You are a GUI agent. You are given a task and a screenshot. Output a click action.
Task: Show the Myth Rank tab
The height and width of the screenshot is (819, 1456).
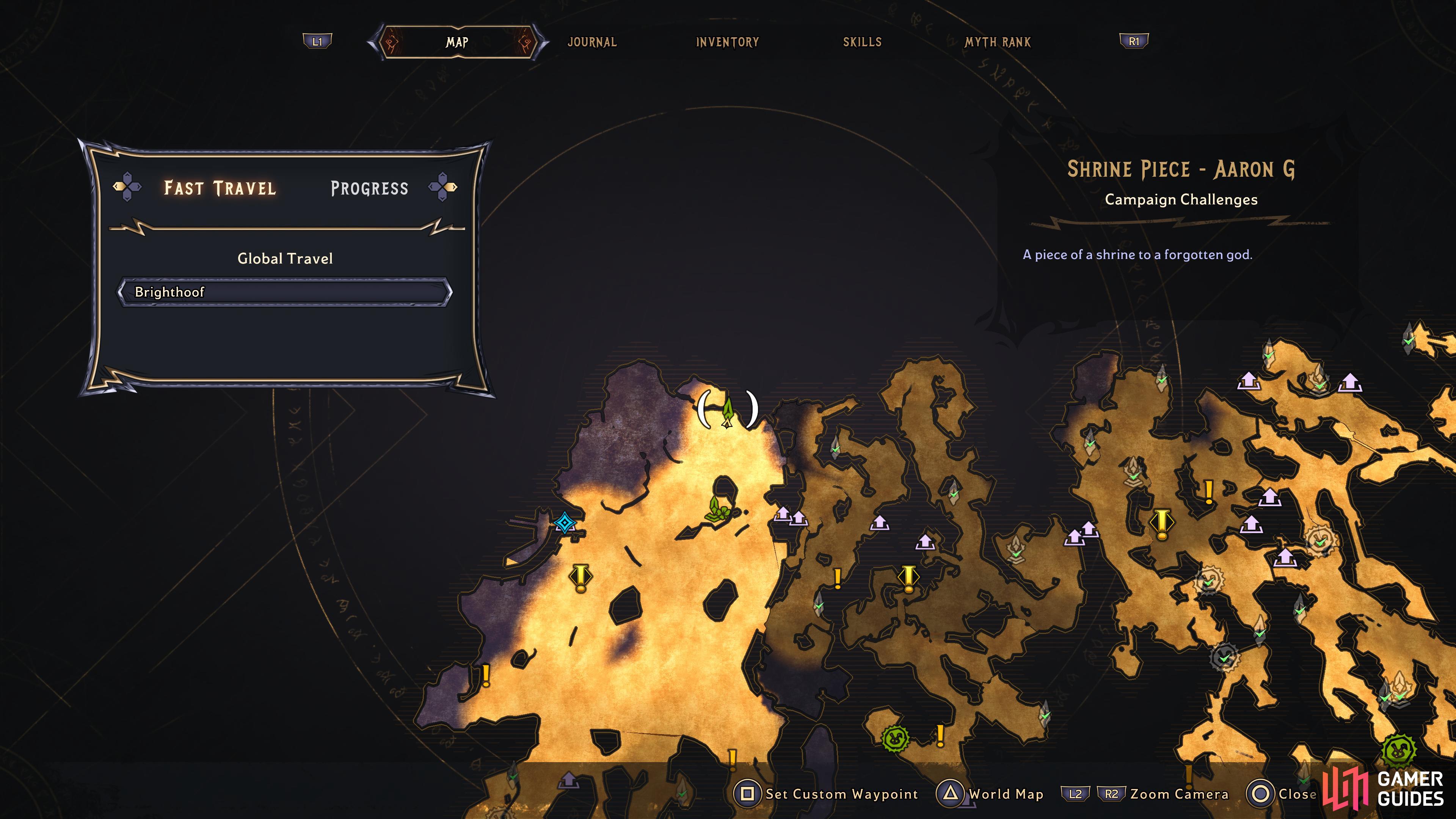[x=998, y=42]
